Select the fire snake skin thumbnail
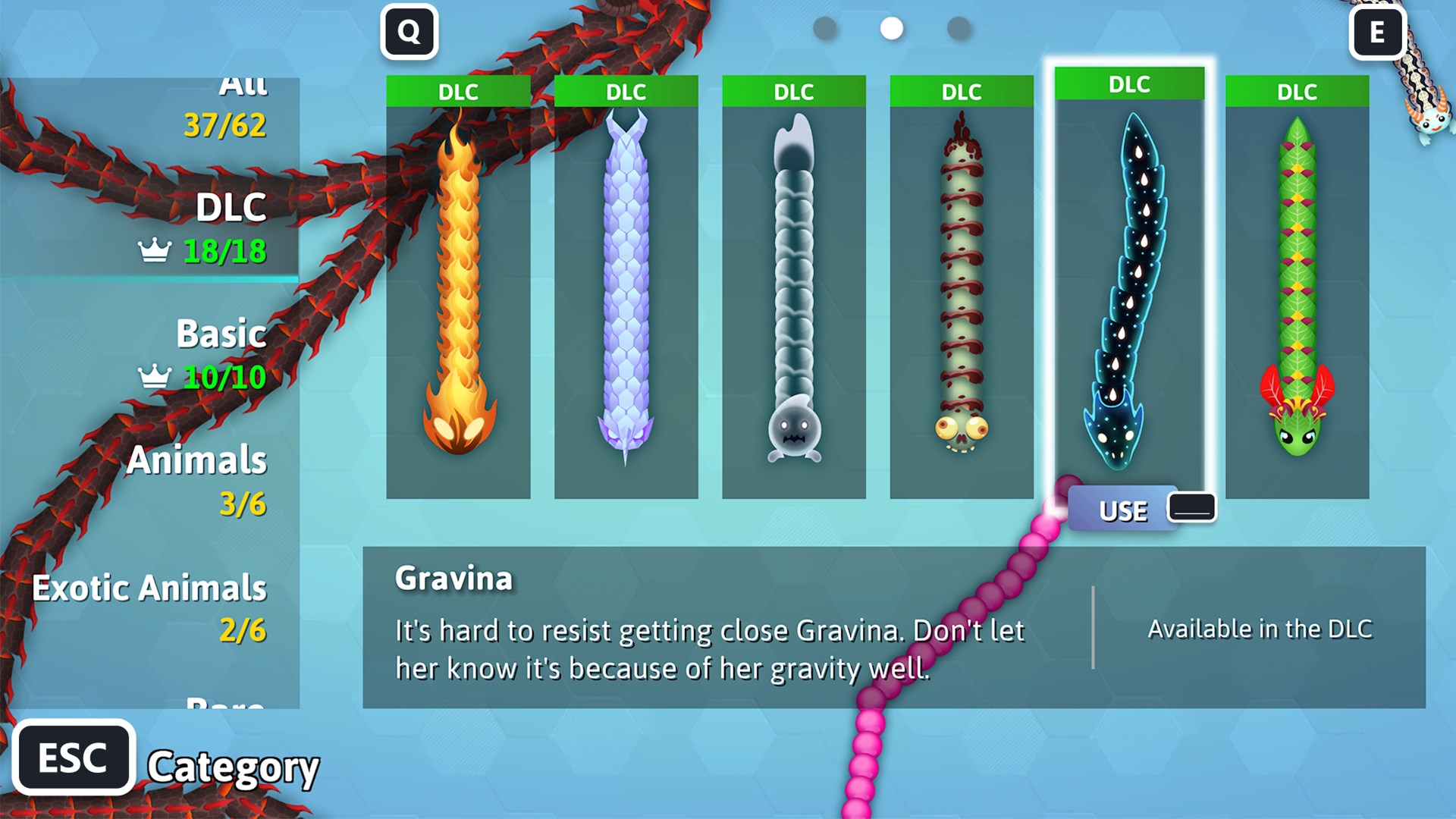The image size is (1456, 819). tap(458, 288)
